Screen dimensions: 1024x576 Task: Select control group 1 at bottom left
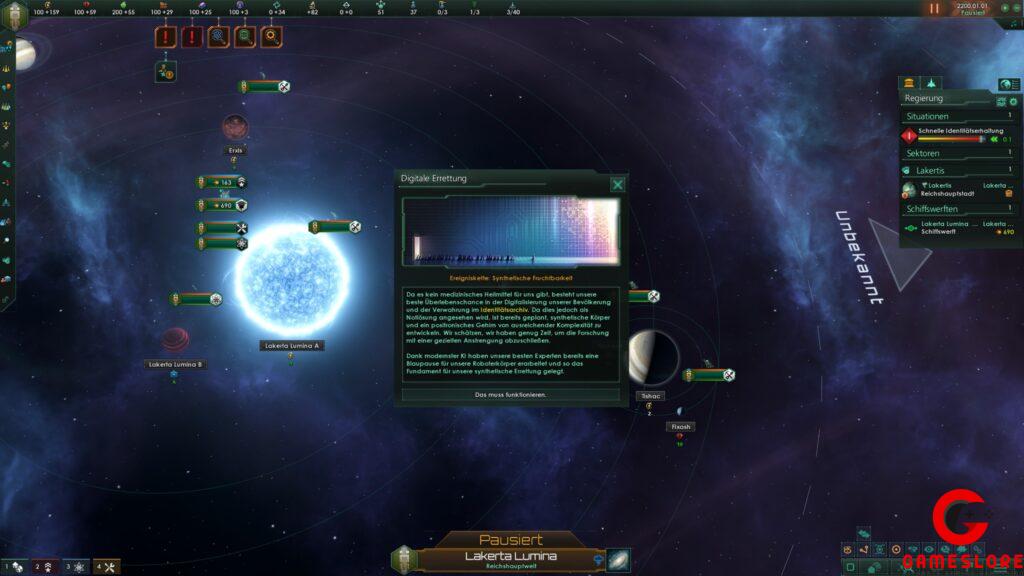tap(16, 567)
